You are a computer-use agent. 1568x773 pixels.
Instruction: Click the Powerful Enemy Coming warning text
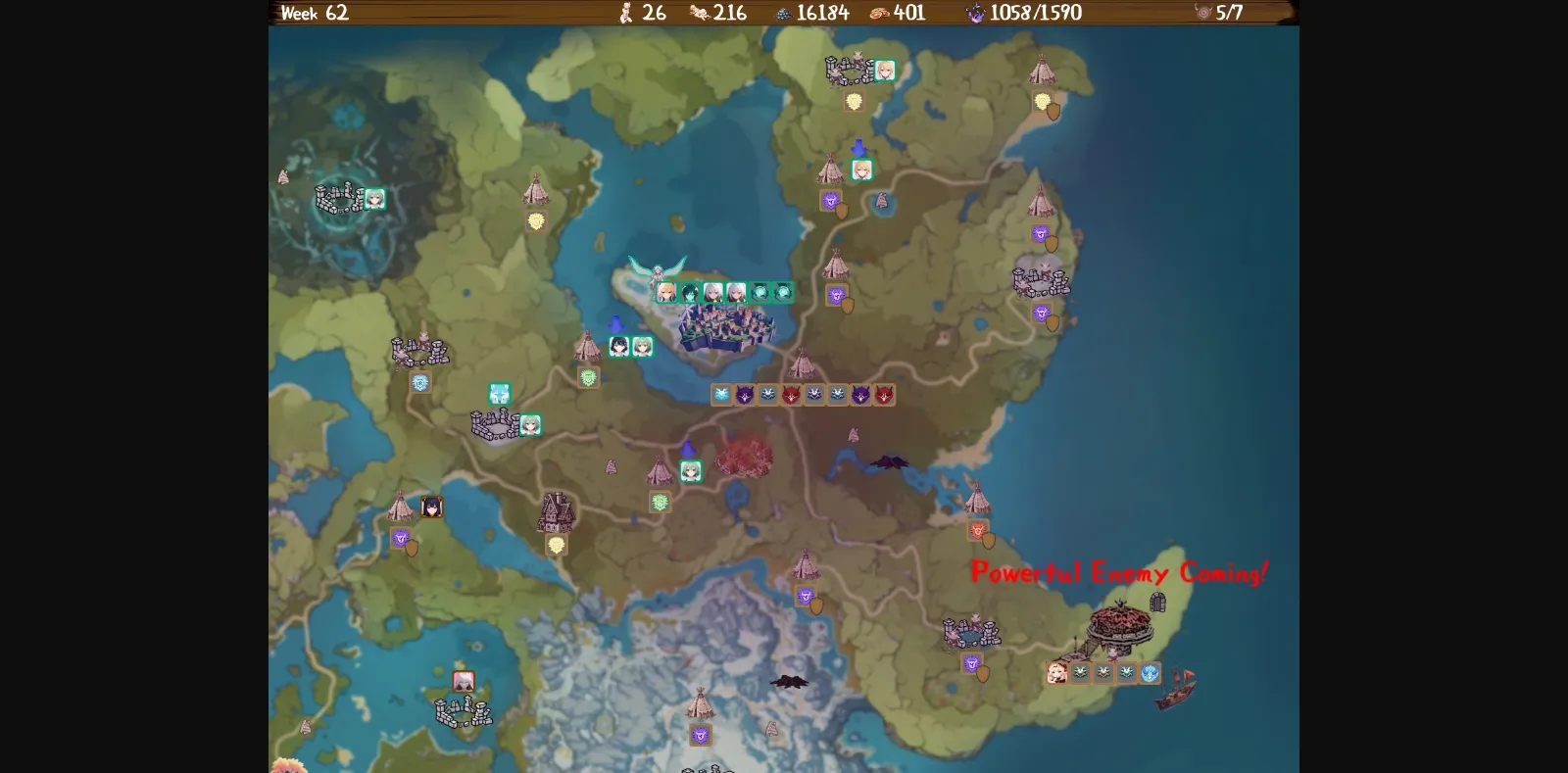[1119, 573]
